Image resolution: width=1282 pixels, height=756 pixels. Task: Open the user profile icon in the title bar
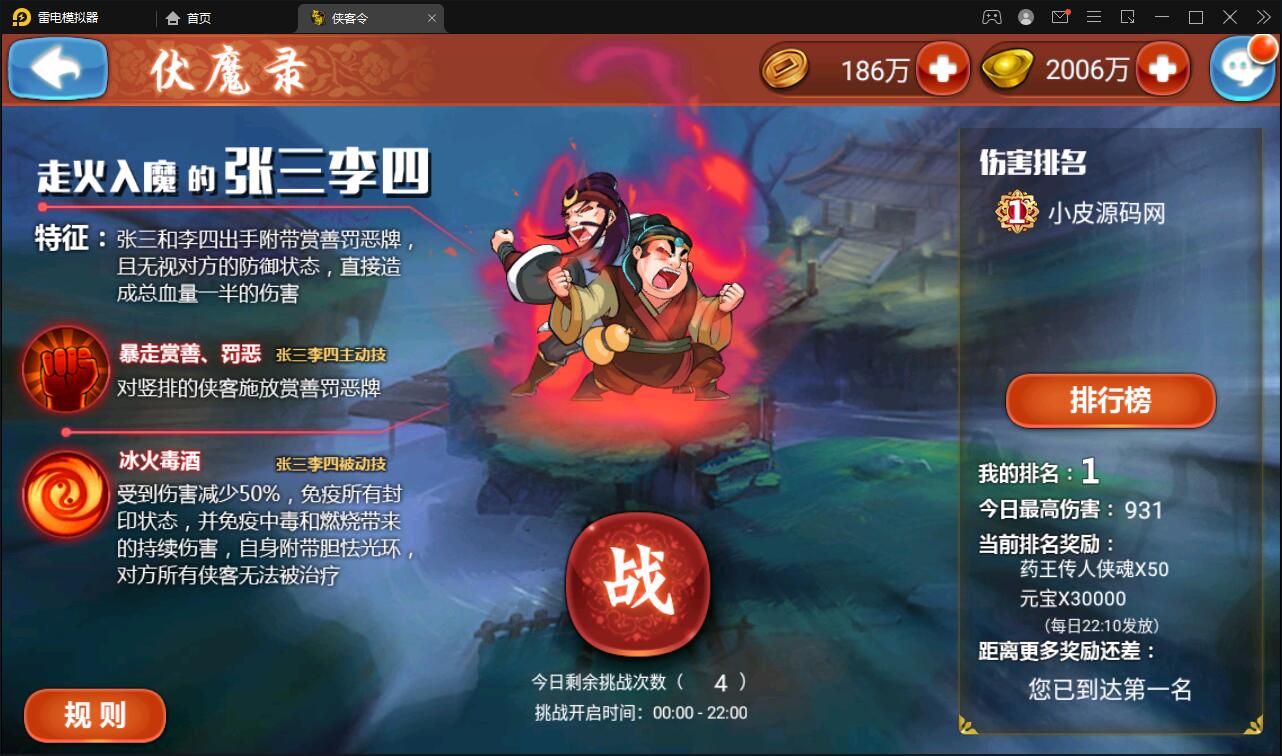coord(1024,17)
